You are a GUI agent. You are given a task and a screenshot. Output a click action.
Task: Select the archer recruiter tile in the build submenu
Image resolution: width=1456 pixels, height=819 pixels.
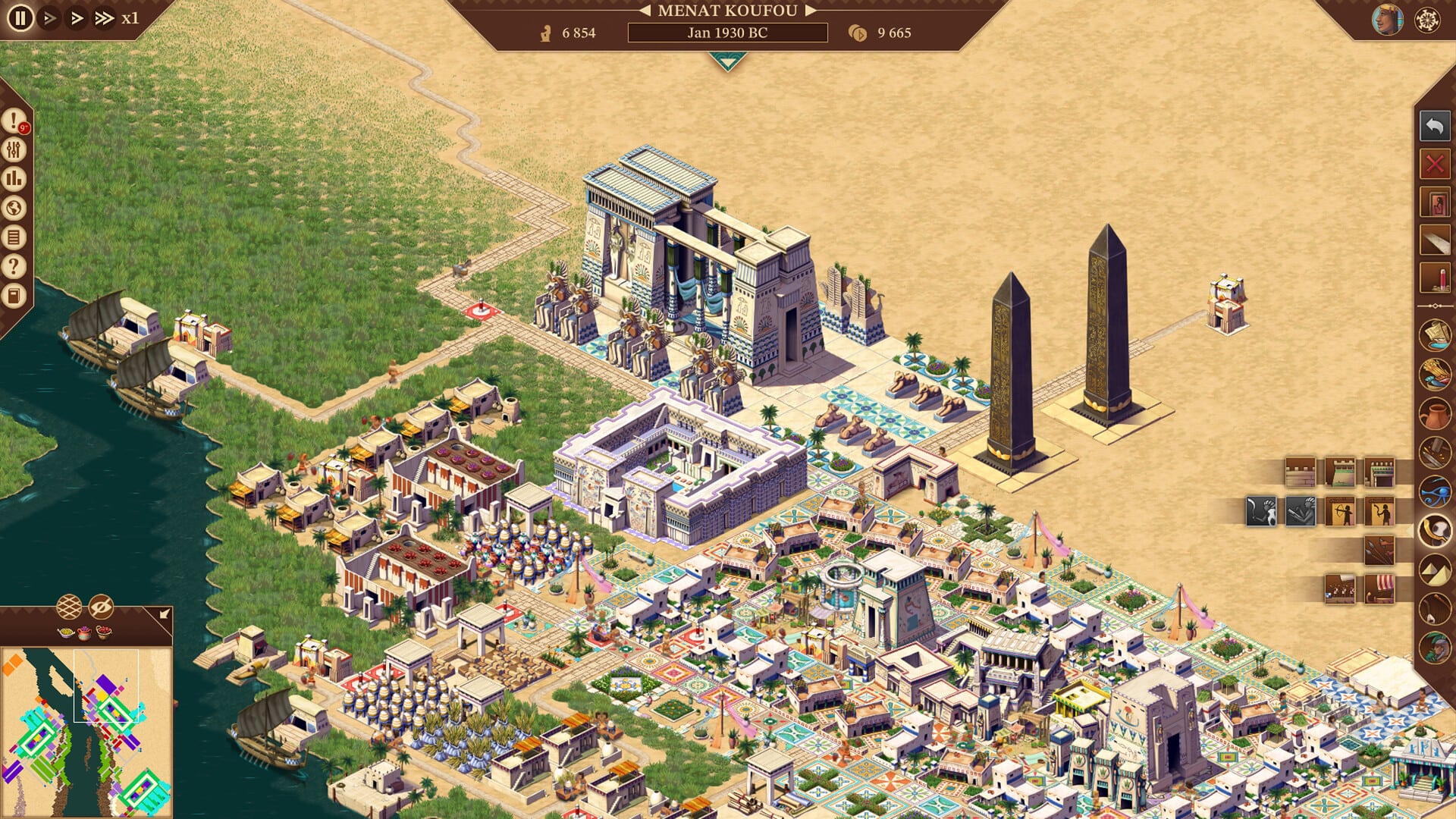point(1340,511)
